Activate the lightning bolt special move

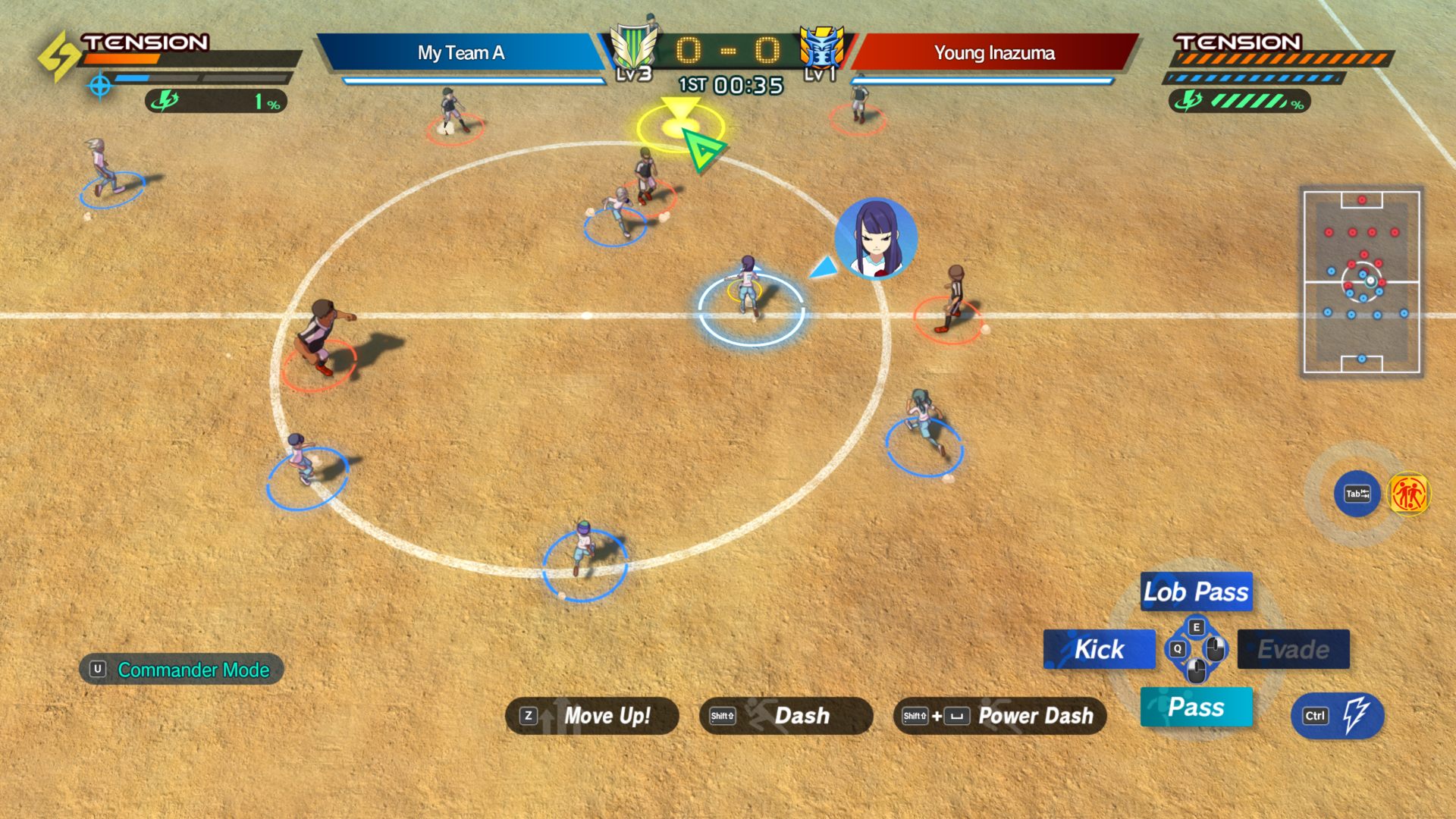[1338, 716]
